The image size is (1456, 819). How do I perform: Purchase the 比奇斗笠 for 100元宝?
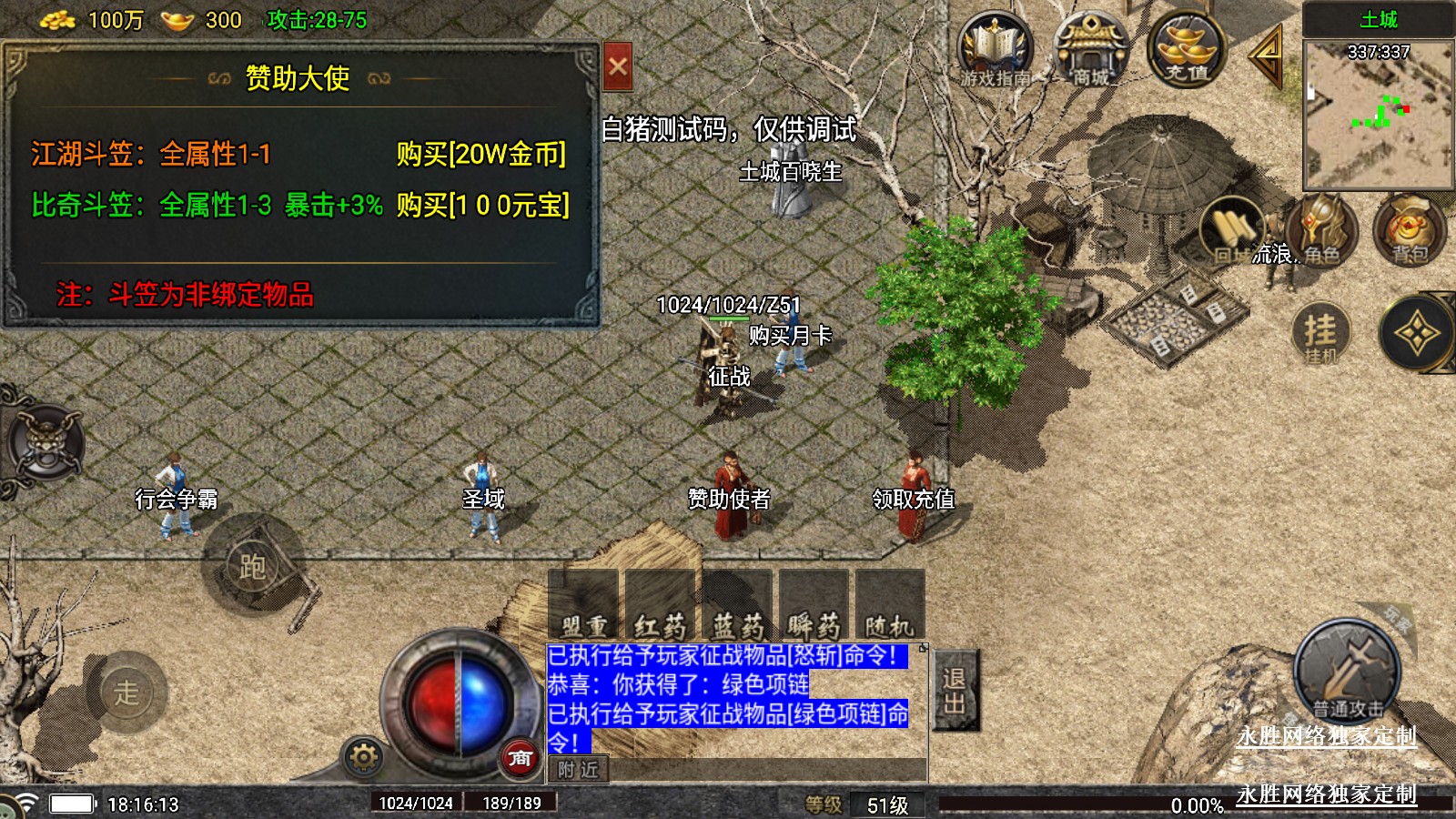pos(482,206)
